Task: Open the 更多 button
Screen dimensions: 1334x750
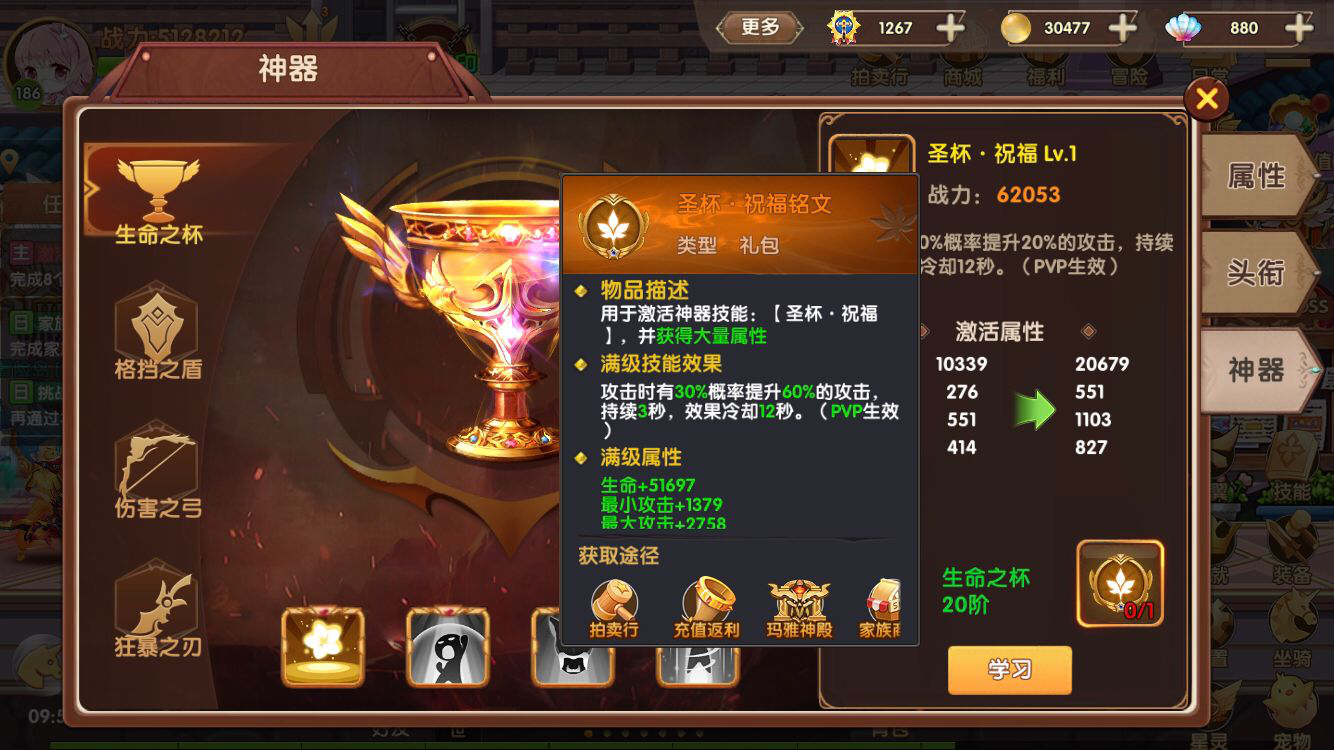Action: click(x=760, y=28)
